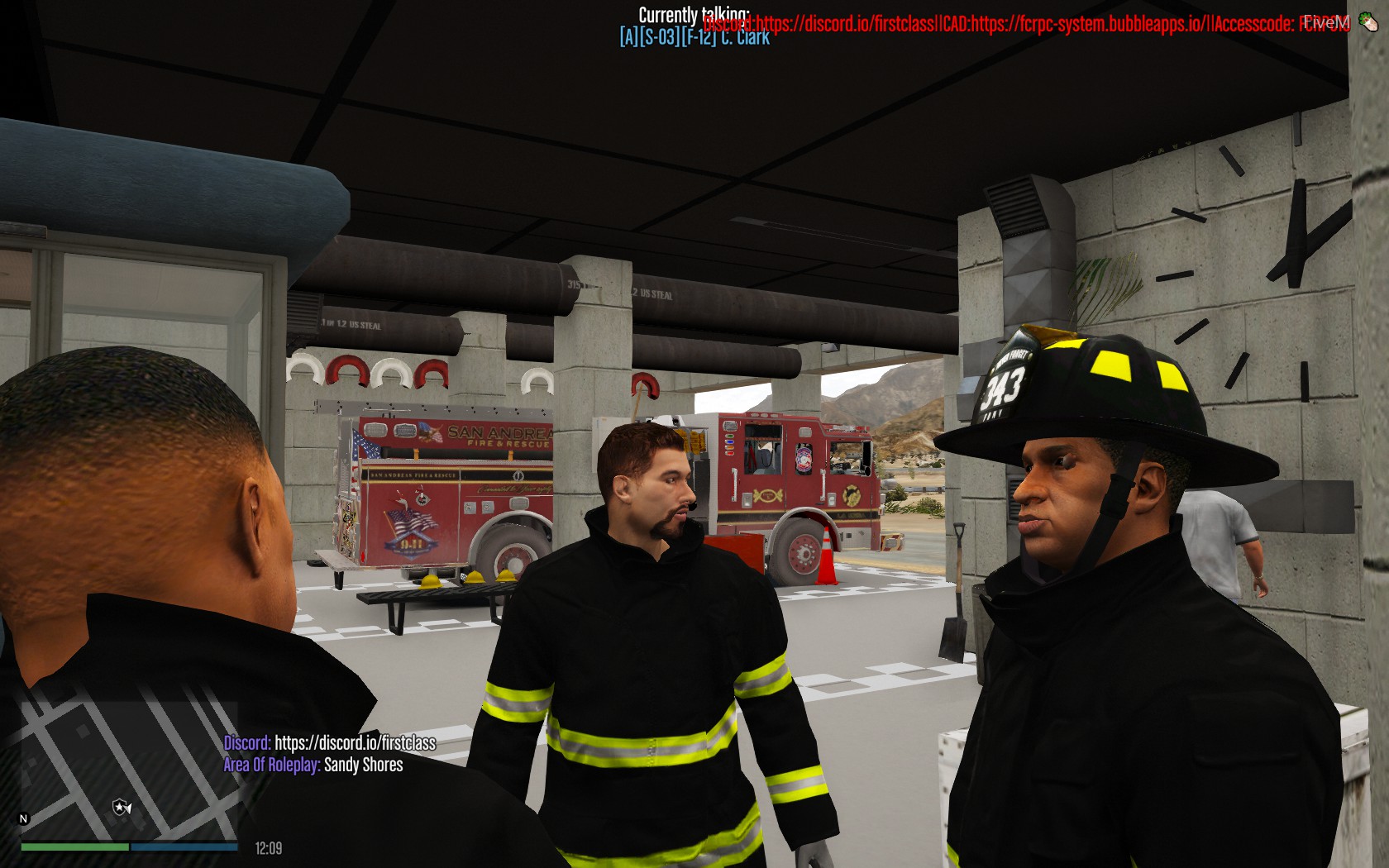Image resolution: width=1389 pixels, height=868 pixels.
Task: Click the green health bar
Action: click(74, 847)
